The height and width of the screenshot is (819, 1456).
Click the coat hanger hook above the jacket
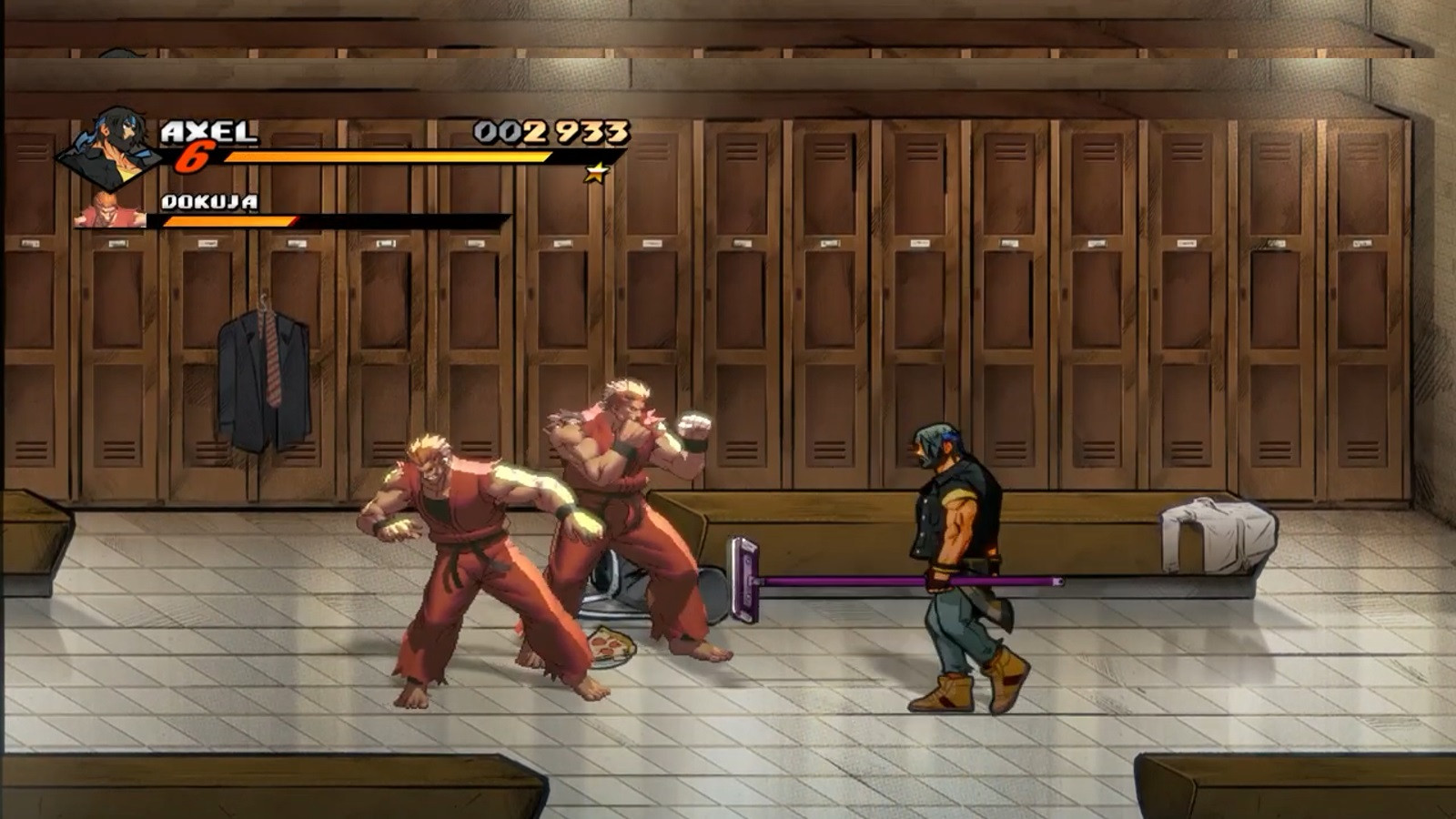coord(264,300)
